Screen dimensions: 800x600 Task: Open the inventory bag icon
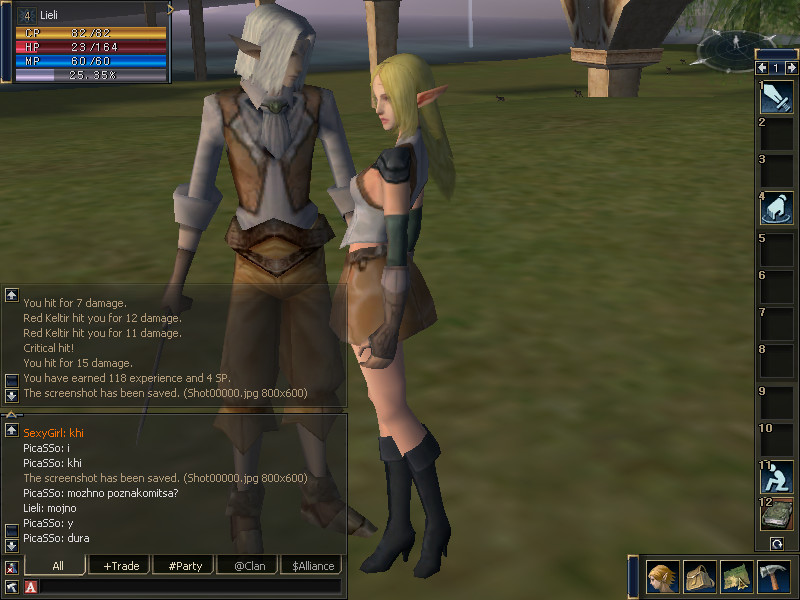(x=699, y=577)
